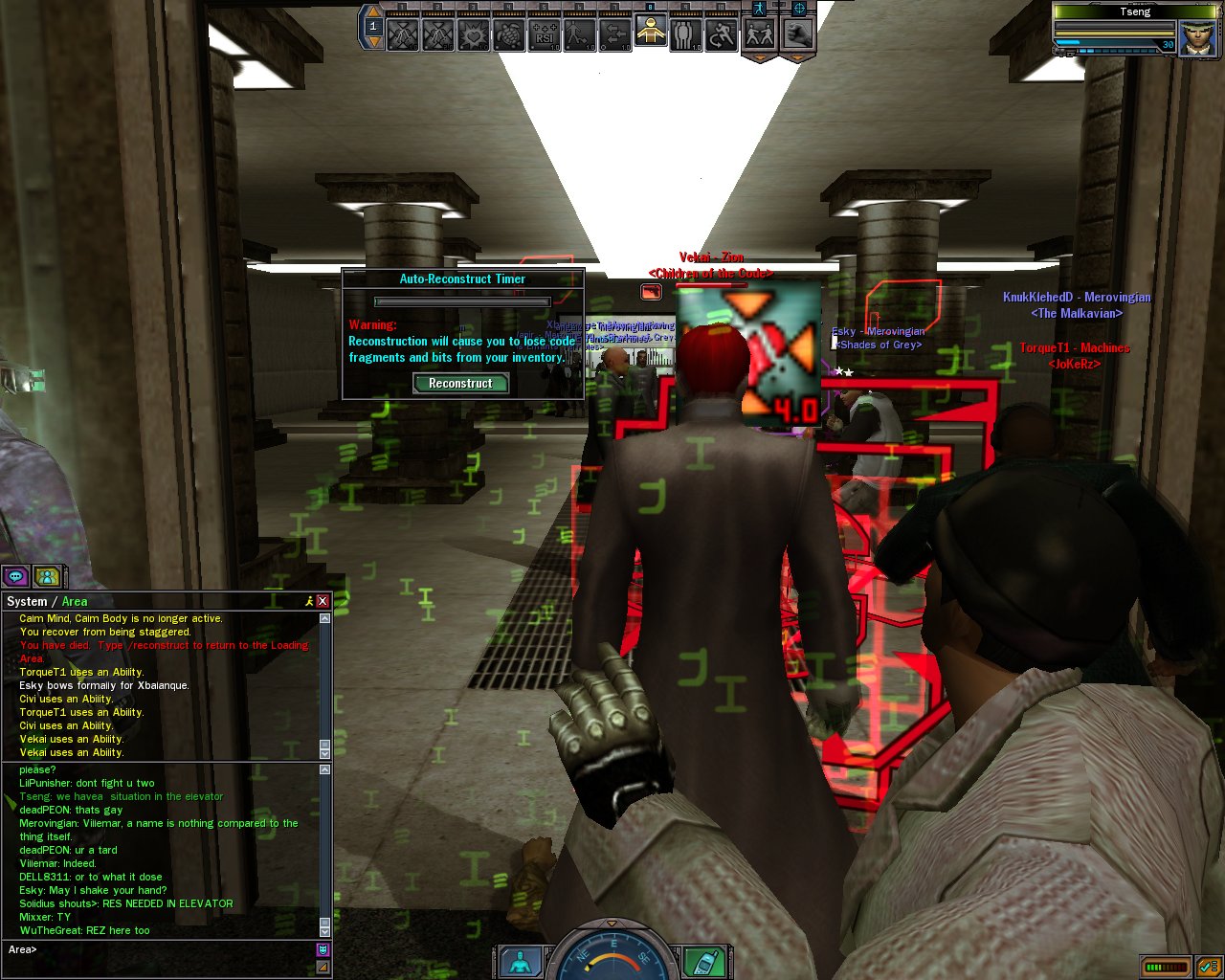Select the fist attack slot
The image size is (1225, 980).
(797, 35)
